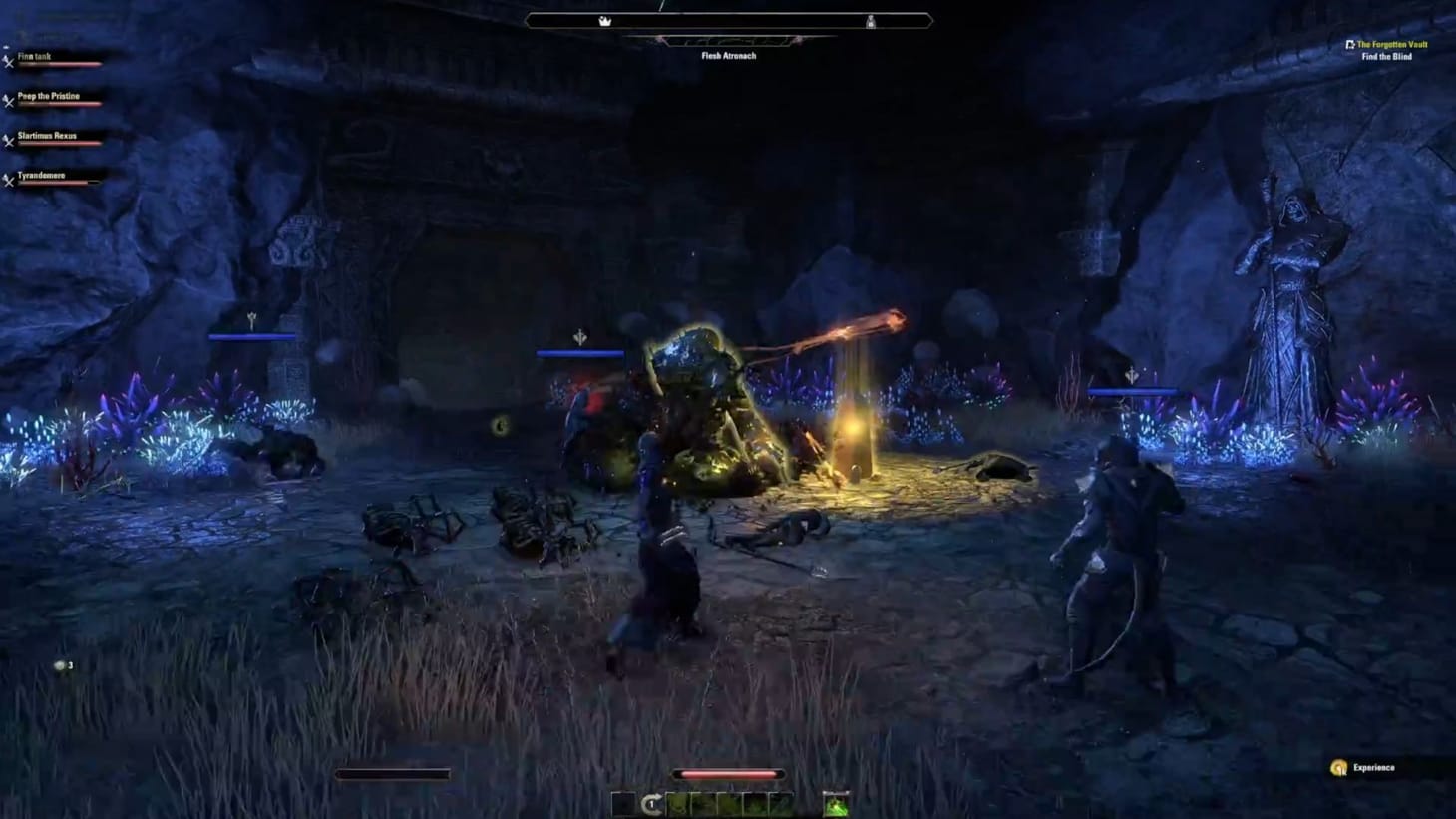
Task: Activate the glowing green ultimate ability slot
Action: click(x=836, y=804)
